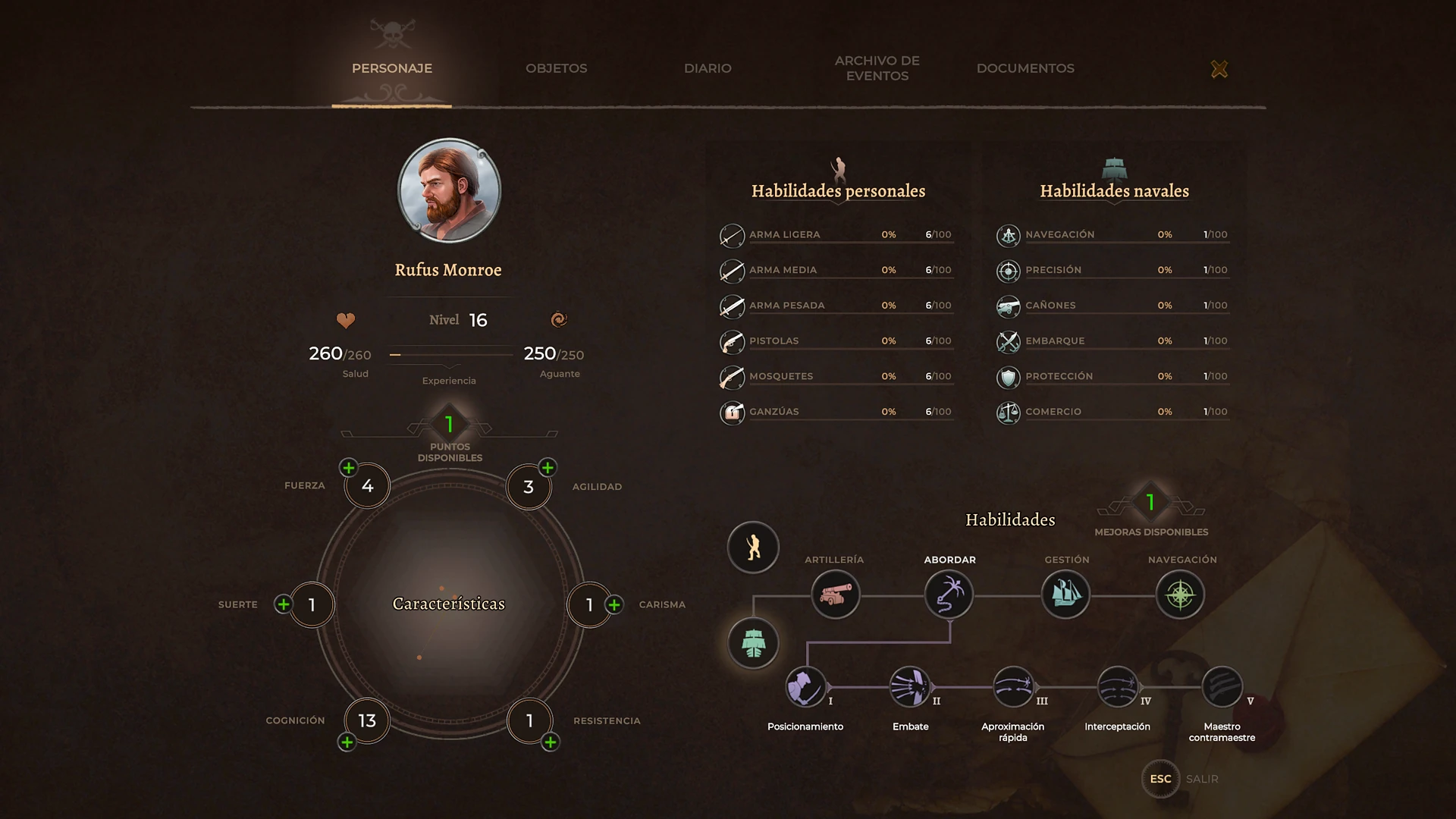Click the SALIR exit button
Screen dimensions: 1456x819
(1160, 779)
